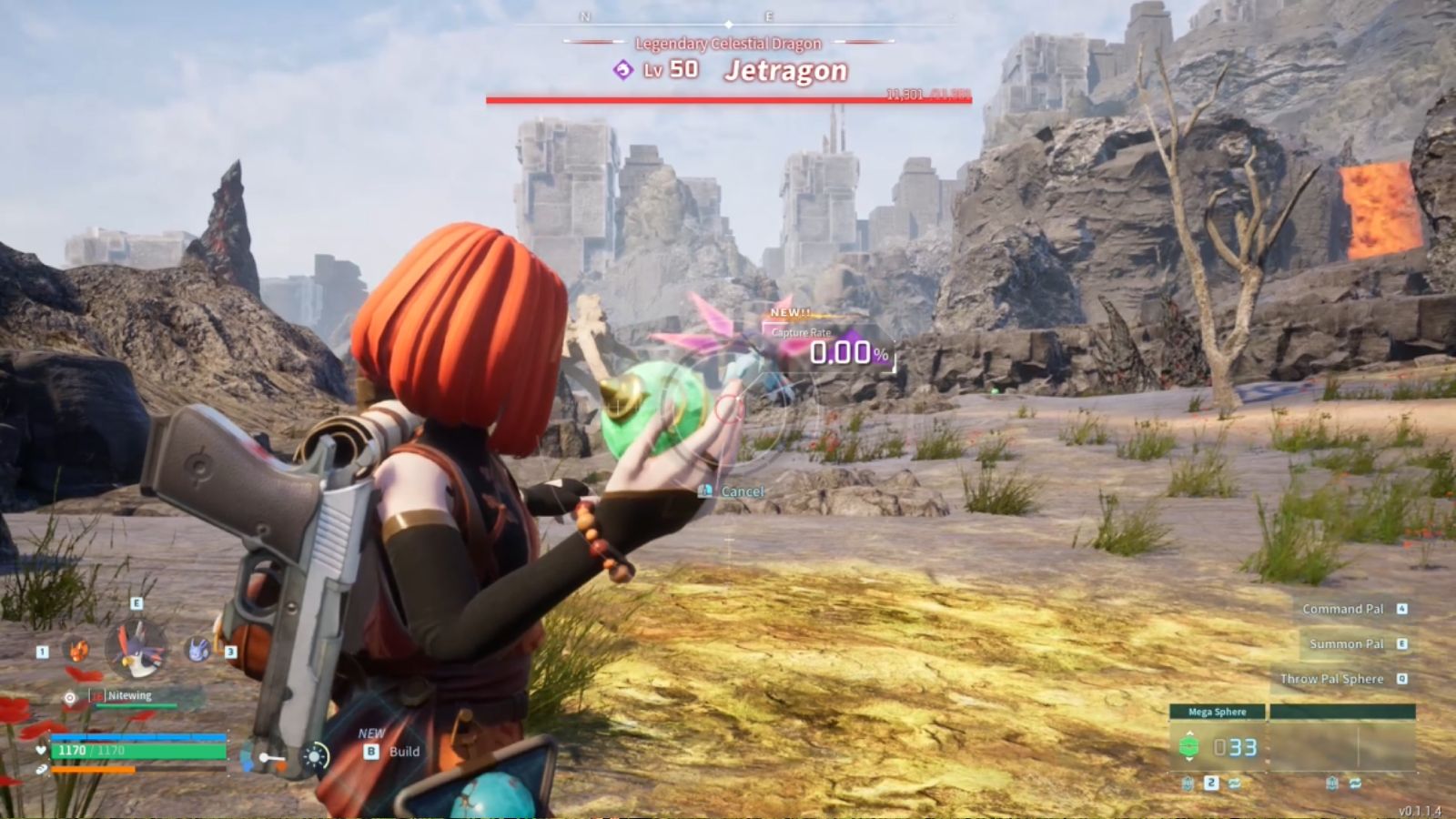Click Jetragon's red health bar

(728, 100)
